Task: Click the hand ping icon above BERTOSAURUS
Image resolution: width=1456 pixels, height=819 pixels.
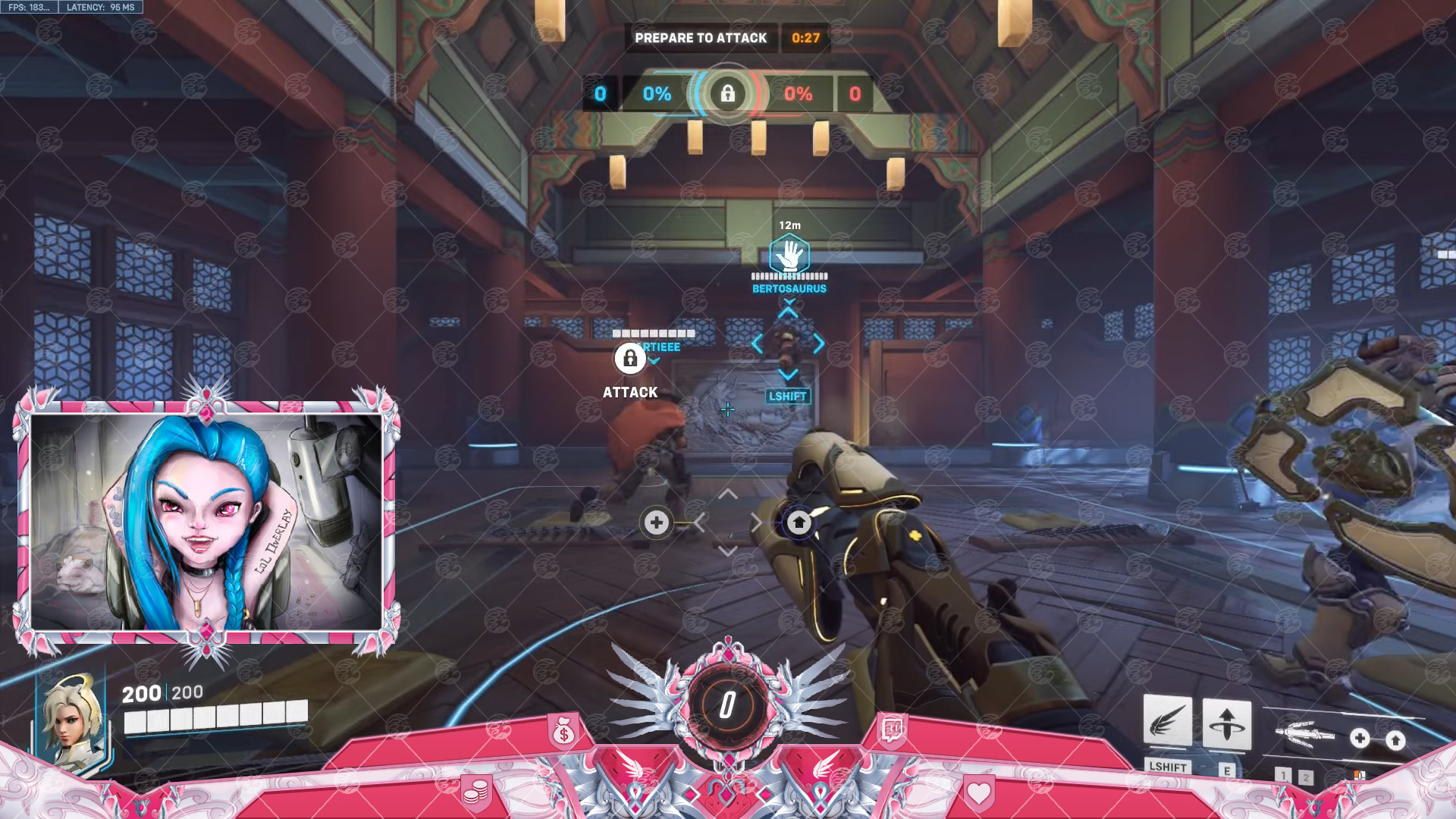Action: [x=789, y=256]
